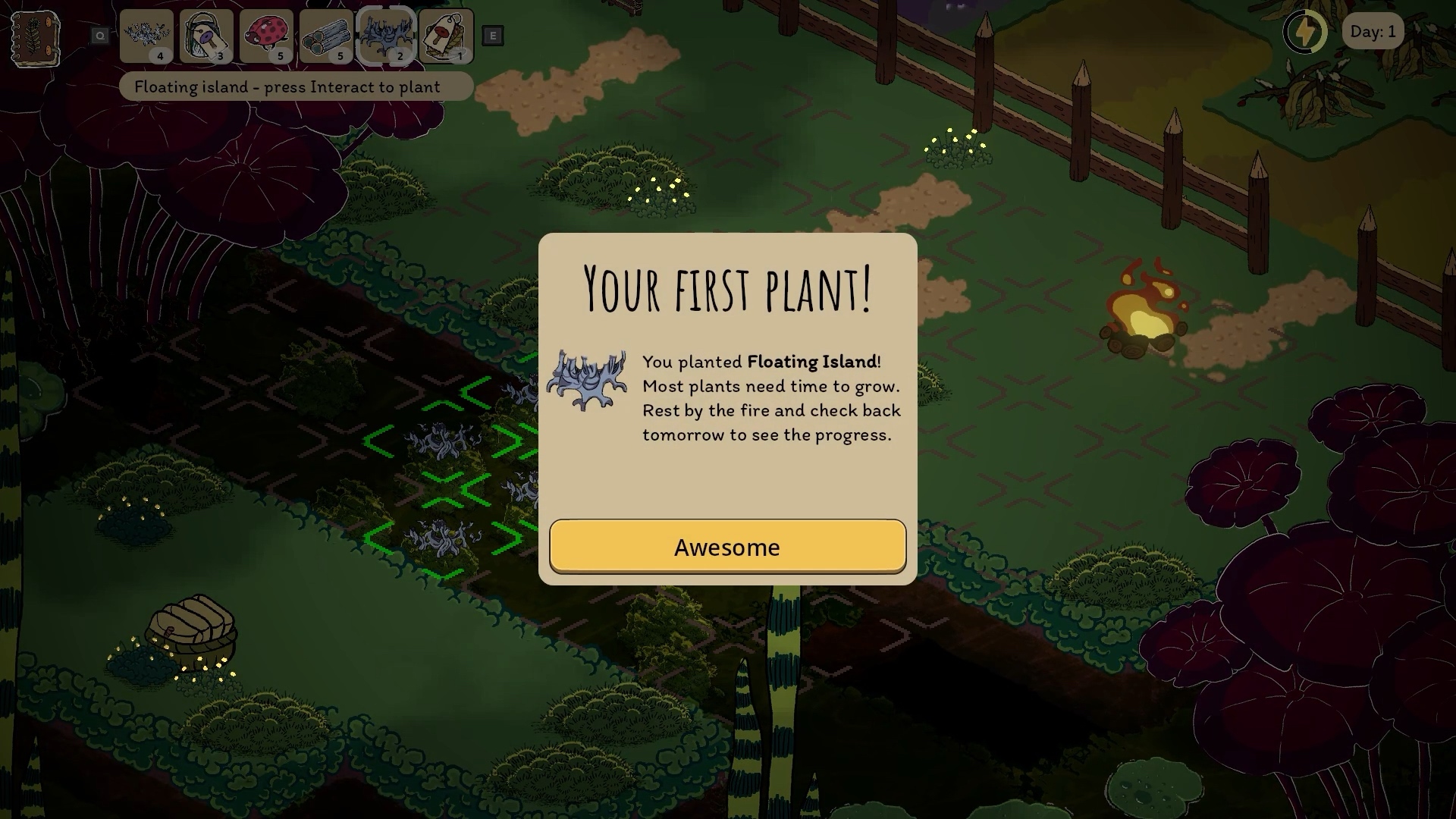This screenshot has height=819, width=1456.
Task: Choose the ladybug hotbar slot
Action: pyautogui.click(x=266, y=36)
